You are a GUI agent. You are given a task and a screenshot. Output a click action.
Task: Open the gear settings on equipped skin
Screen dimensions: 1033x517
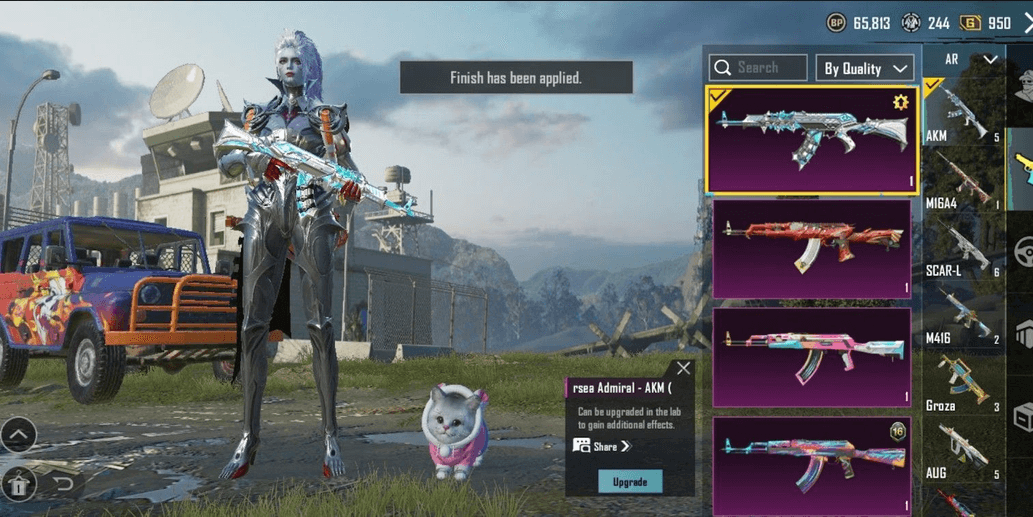click(900, 102)
